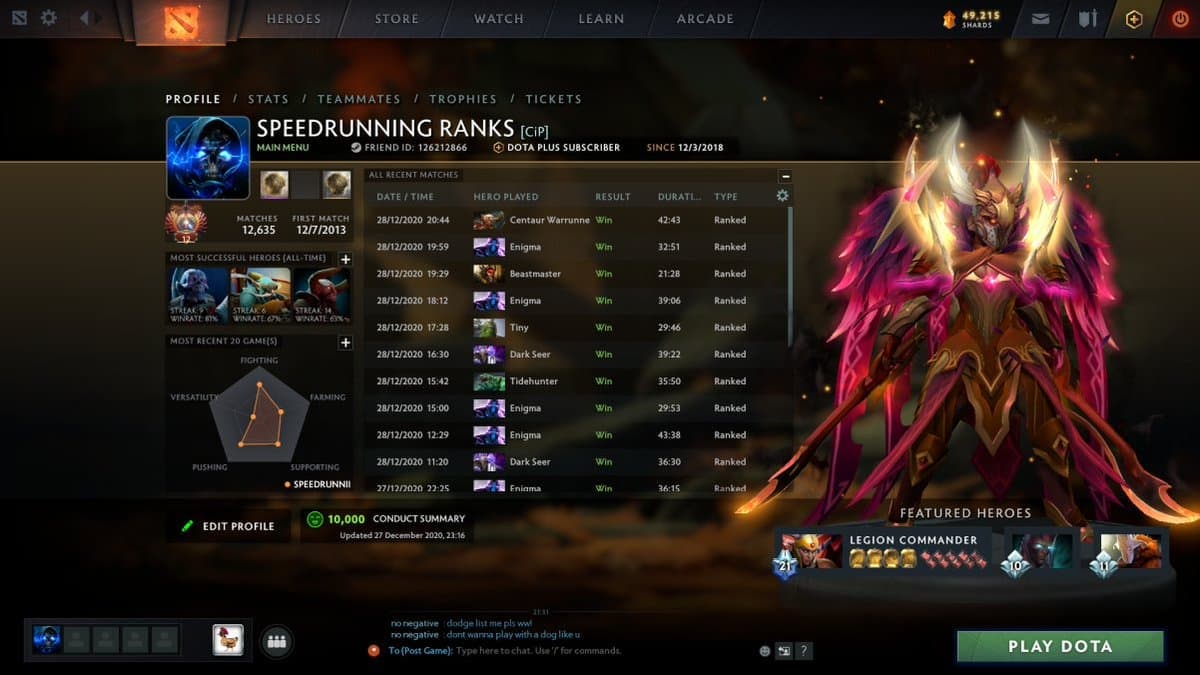Open the Arcade section
Viewport: 1200px width, 675px height.
pos(705,19)
